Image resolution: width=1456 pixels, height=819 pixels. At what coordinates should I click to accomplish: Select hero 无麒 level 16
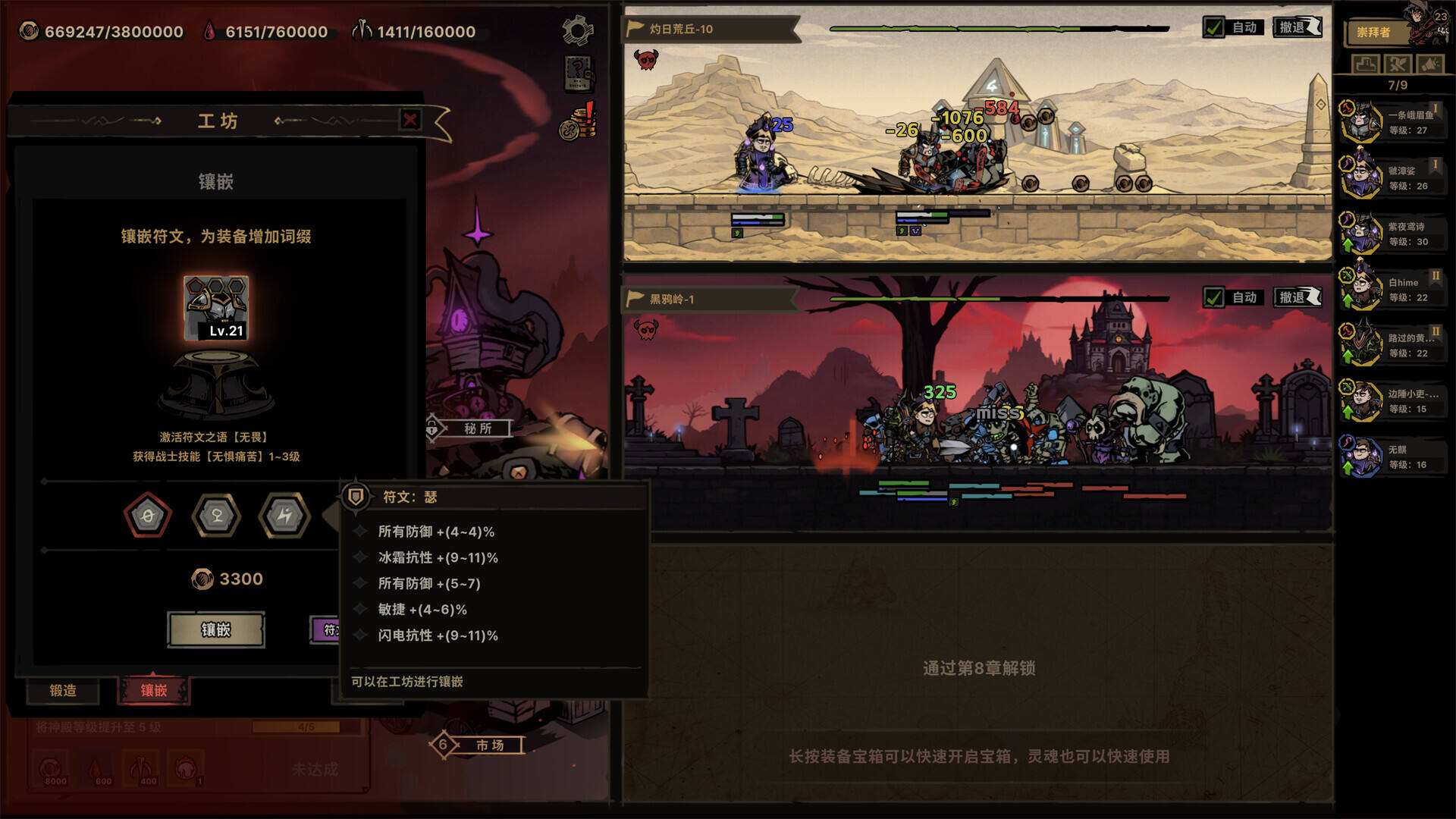click(1392, 457)
